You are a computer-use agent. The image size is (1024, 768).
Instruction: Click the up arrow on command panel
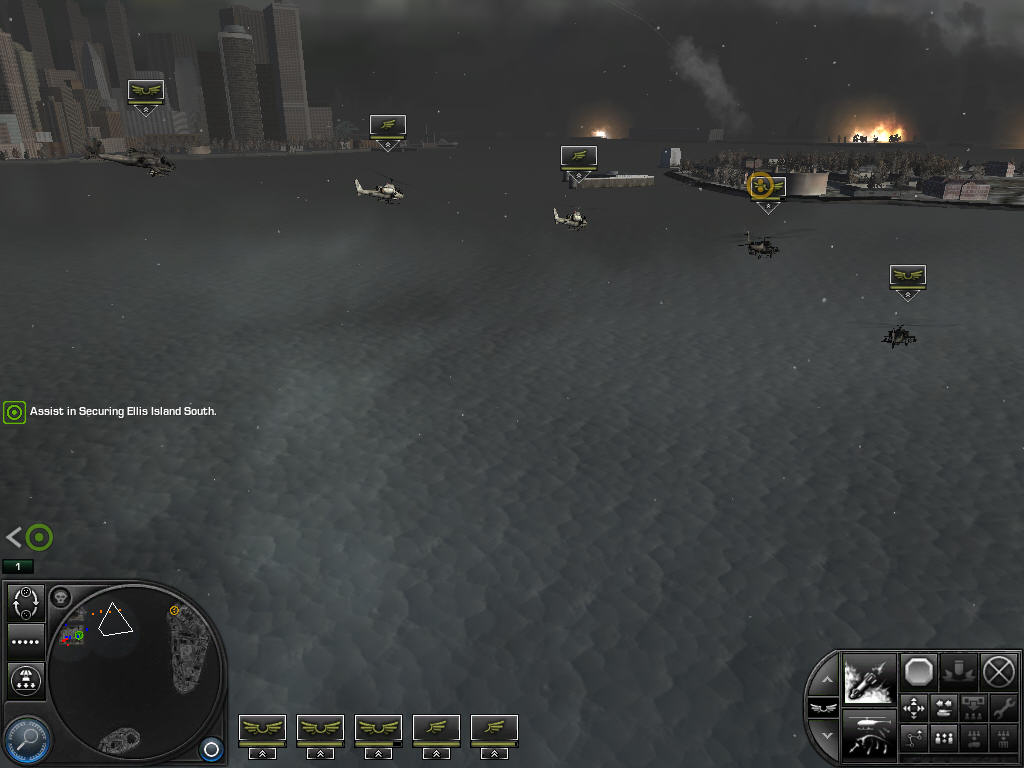[x=824, y=680]
